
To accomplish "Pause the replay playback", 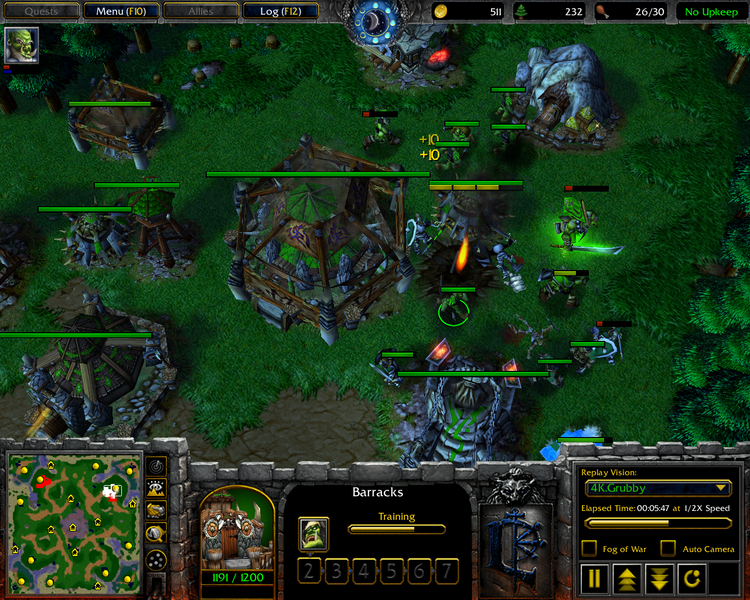I will (x=595, y=578).
